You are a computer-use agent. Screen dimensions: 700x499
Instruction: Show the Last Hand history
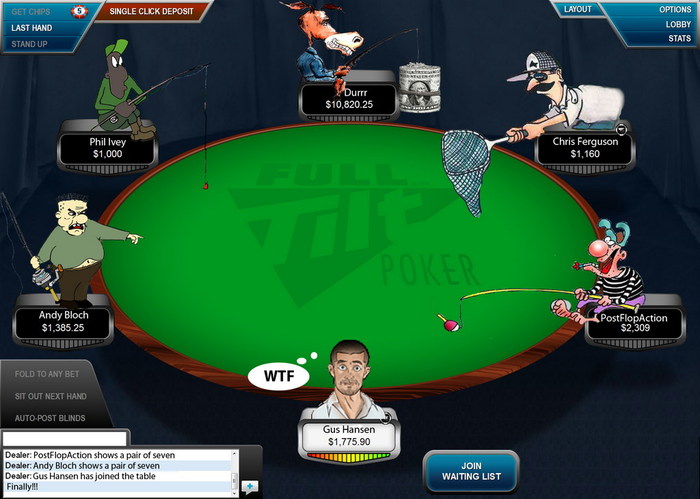pos(33,28)
